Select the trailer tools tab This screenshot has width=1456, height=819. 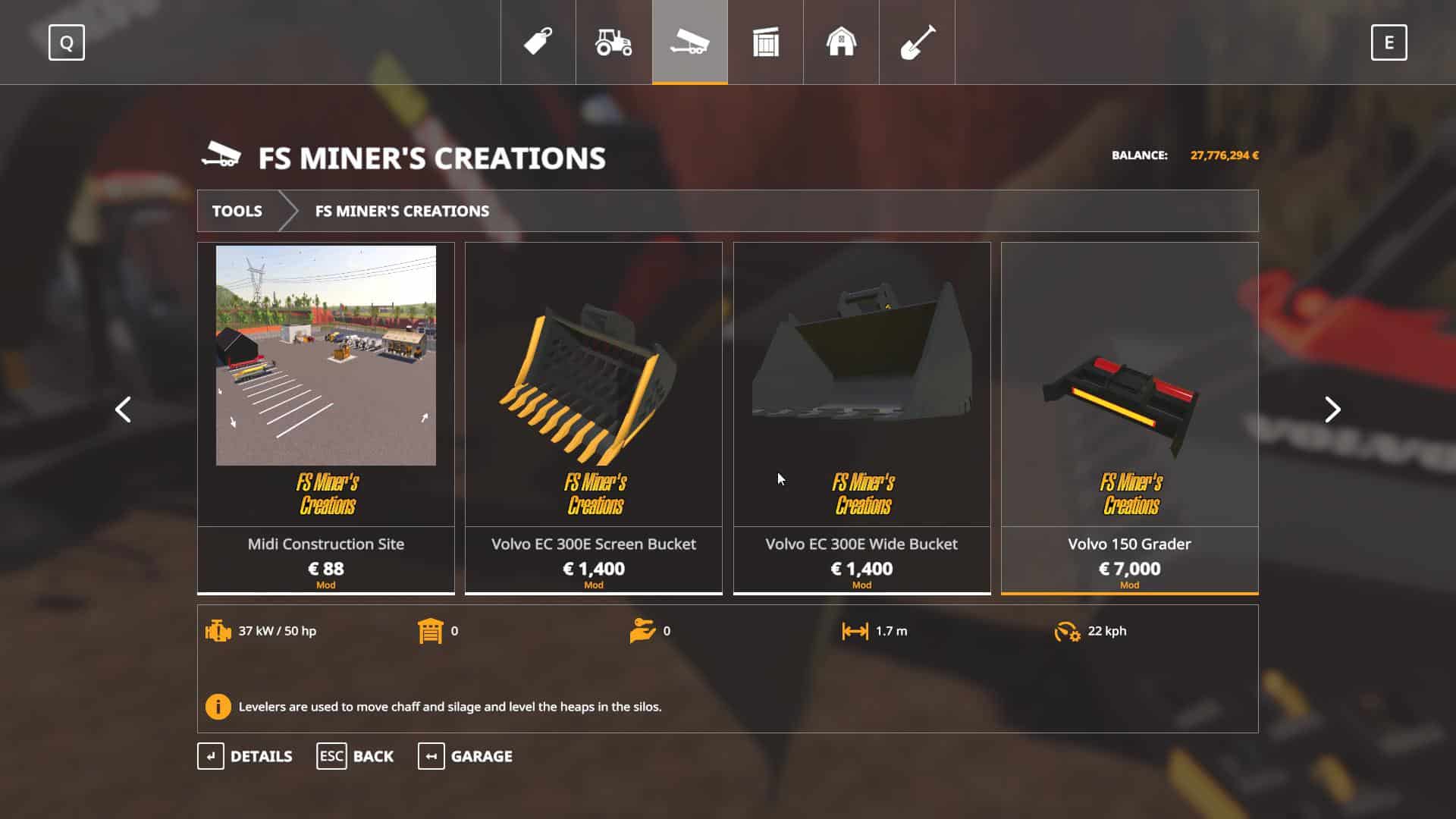point(689,42)
